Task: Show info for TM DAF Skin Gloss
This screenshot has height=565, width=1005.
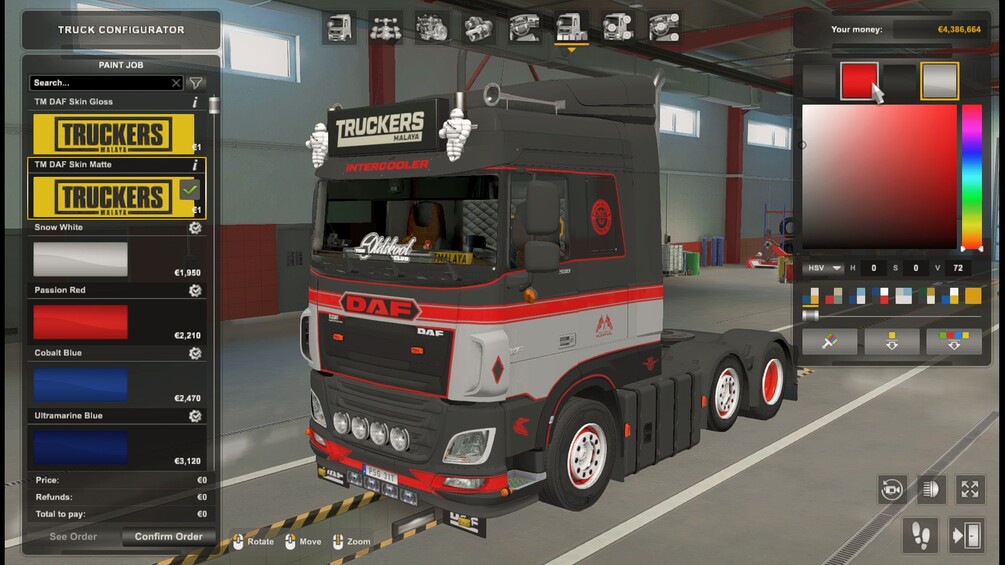Action: tap(195, 102)
